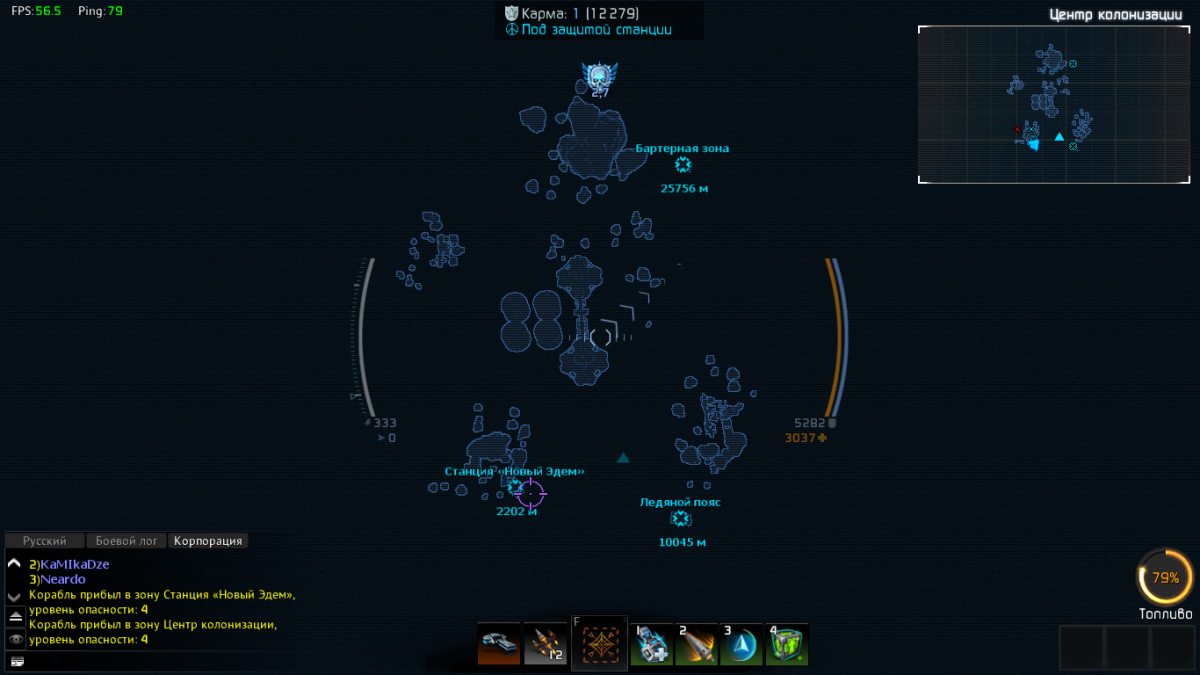Click the chat input keyboard icon
Screen dimensions: 1200x675
pyautogui.click(x=16, y=661)
